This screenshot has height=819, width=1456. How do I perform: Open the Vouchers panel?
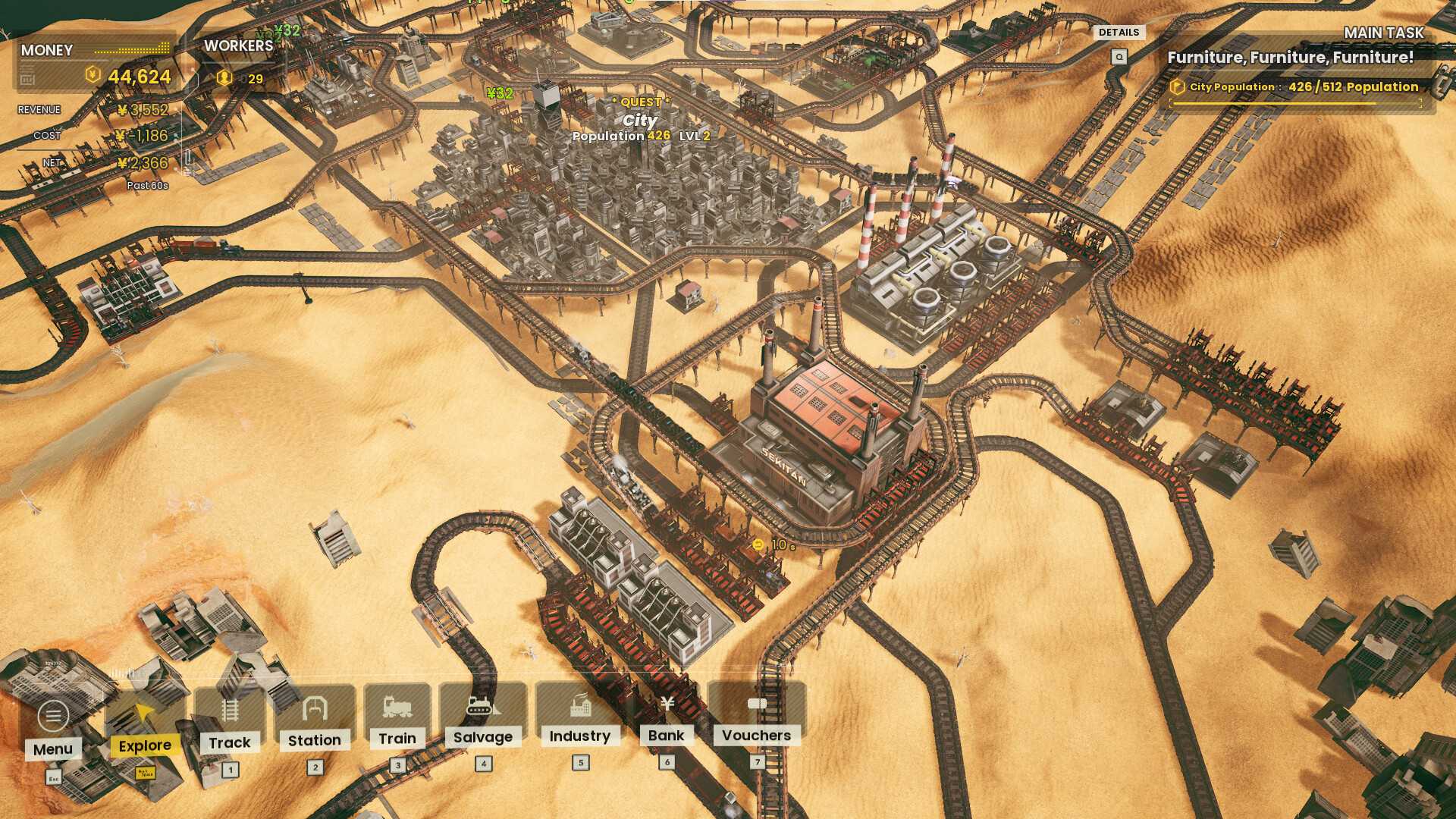tap(757, 714)
